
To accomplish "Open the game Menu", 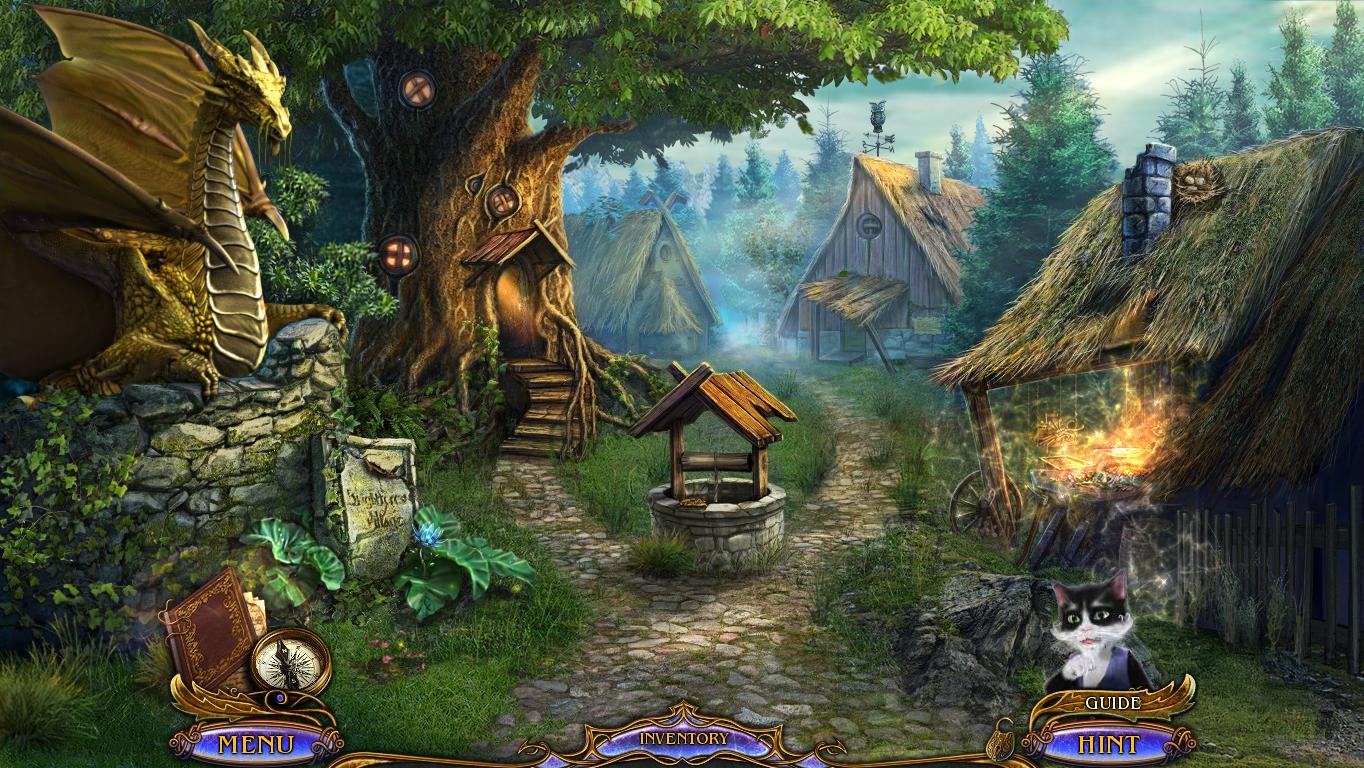I will 257,742.
